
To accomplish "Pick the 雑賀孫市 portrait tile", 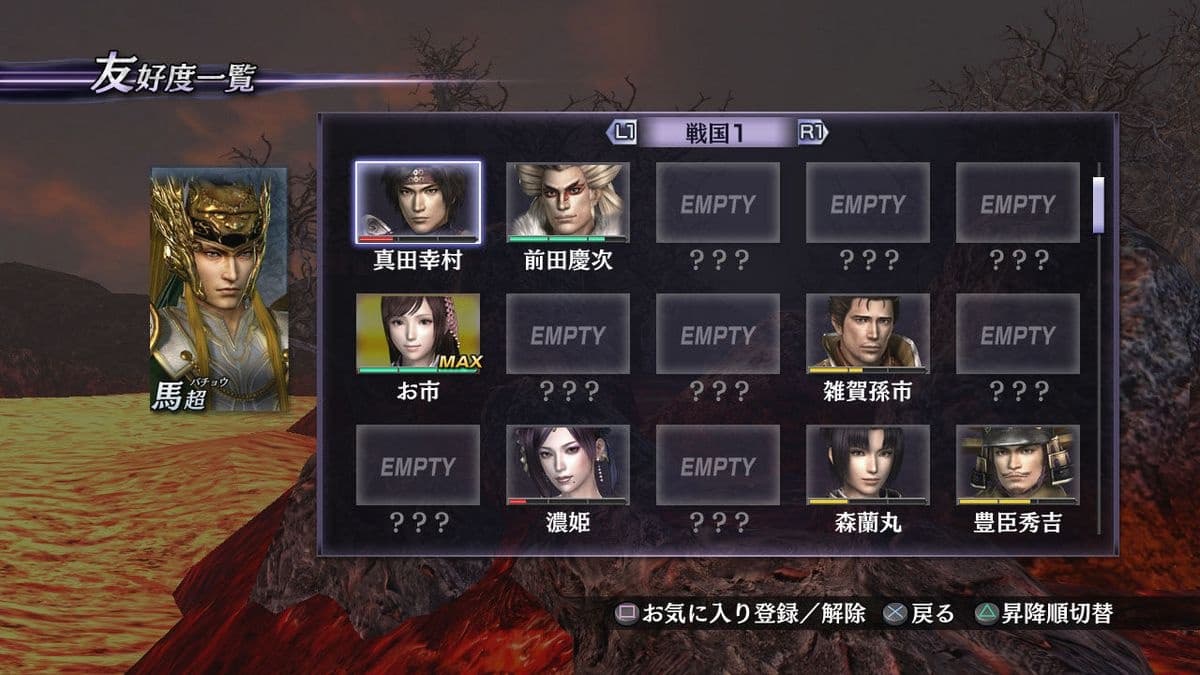I will 868,332.
